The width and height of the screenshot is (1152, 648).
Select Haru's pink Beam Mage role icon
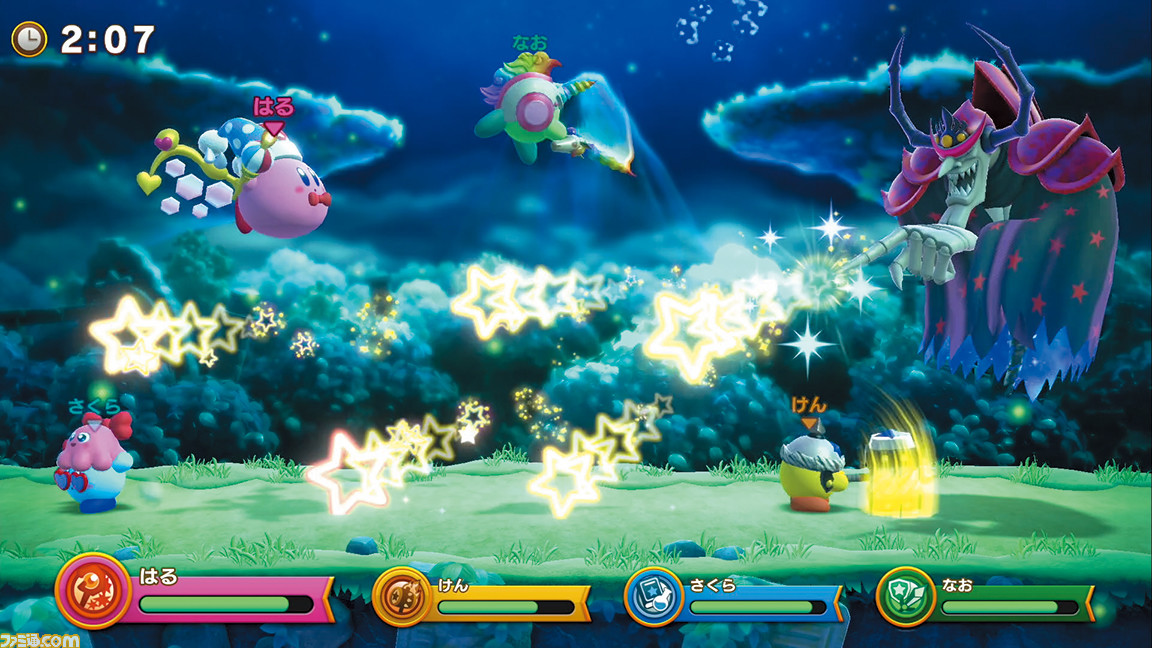tap(91, 590)
